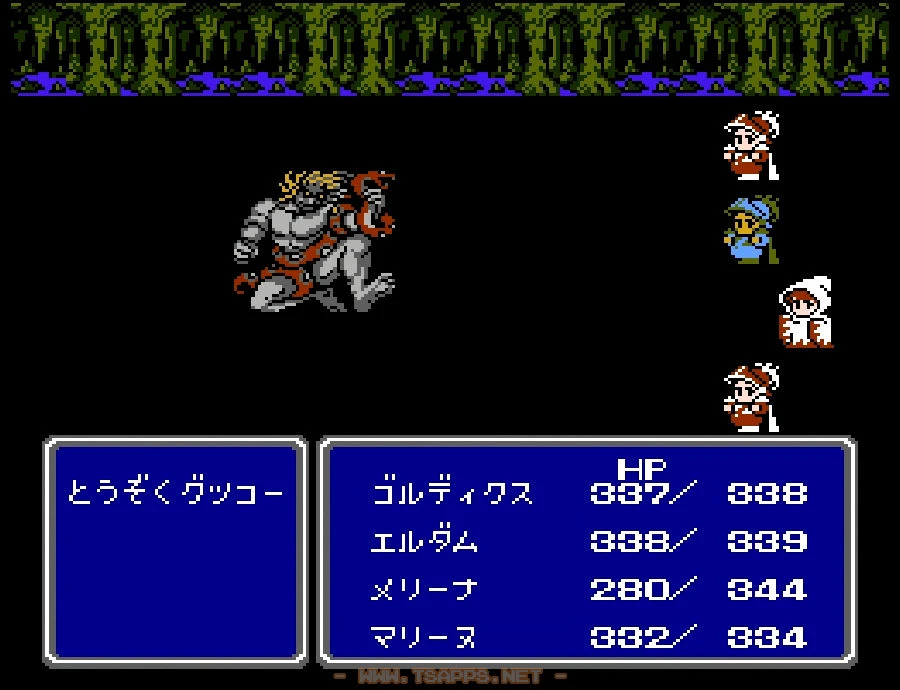Select the エルダム party row
Viewport: 900px width, 690px height.
(424, 541)
